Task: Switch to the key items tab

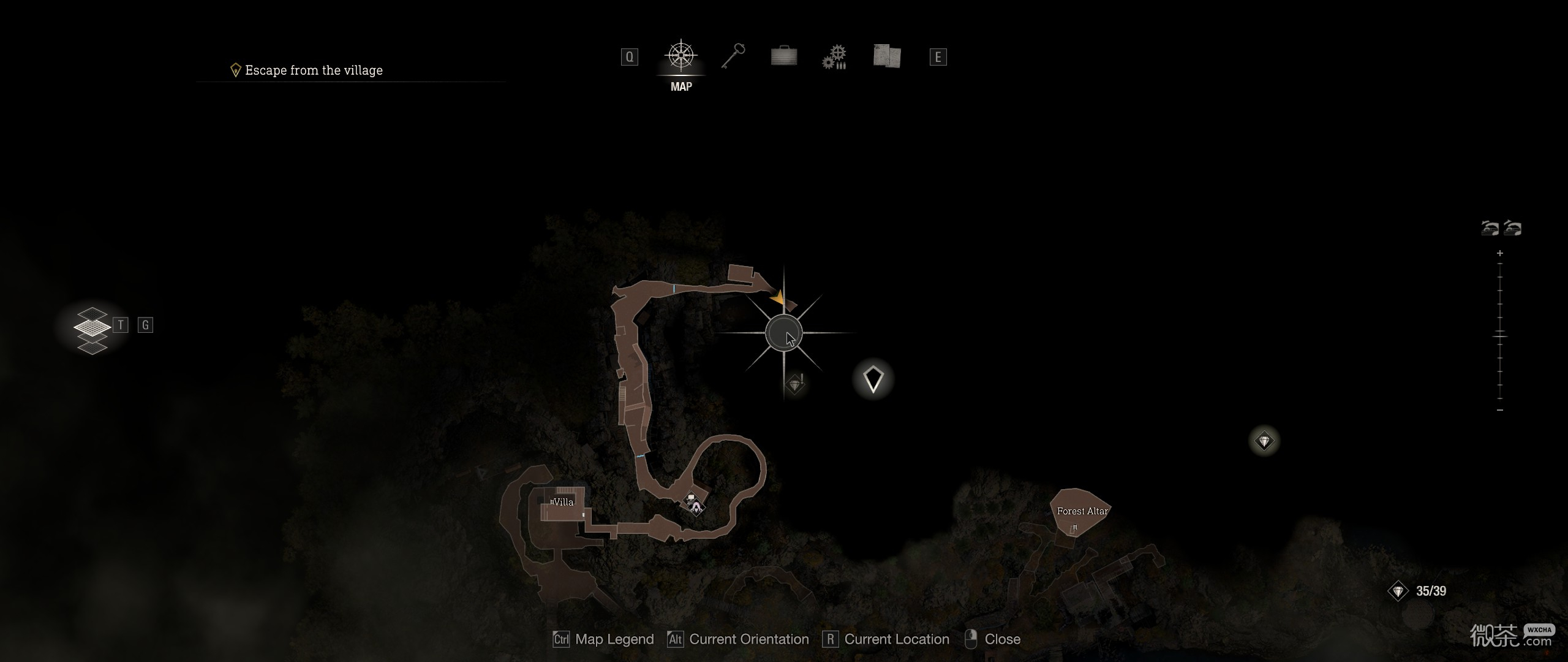Action: (733, 56)
